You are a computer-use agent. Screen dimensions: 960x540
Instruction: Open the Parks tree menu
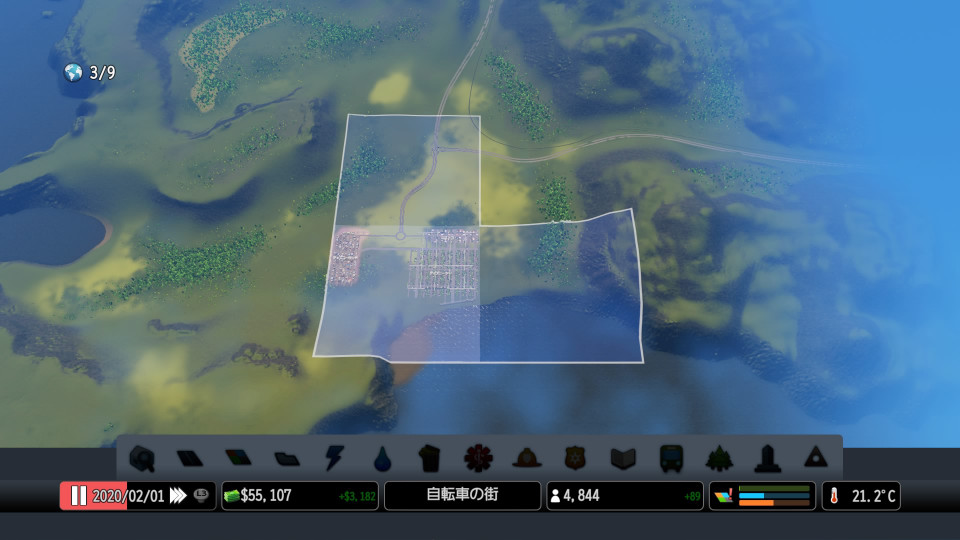(x=719, y=458)
